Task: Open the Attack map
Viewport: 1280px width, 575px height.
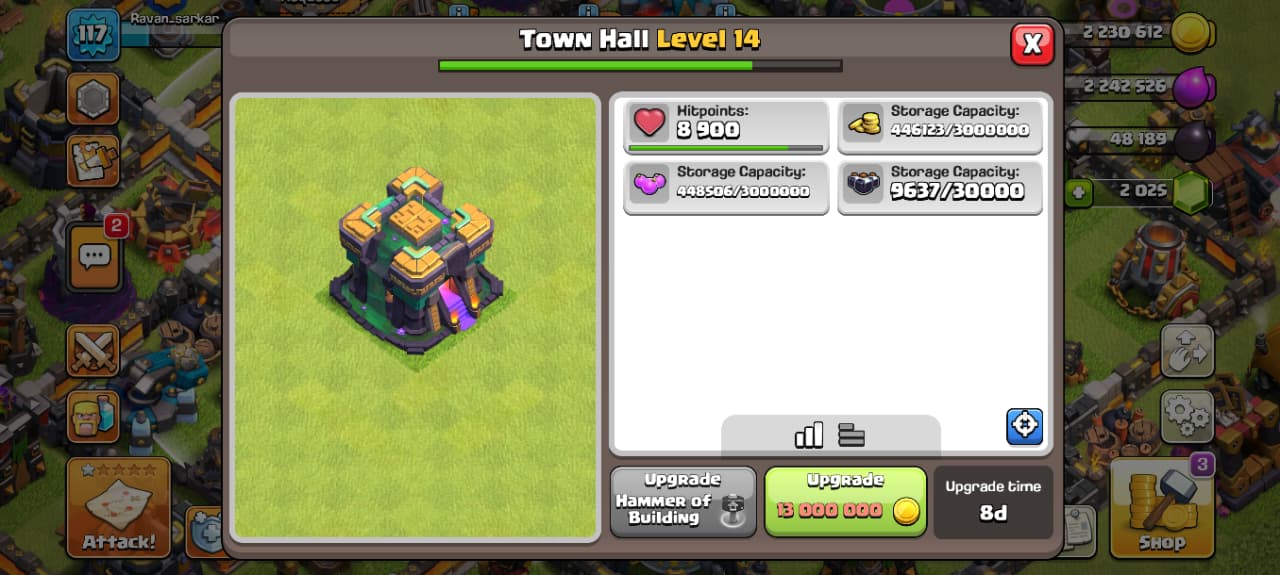Action: coord(118,508)
